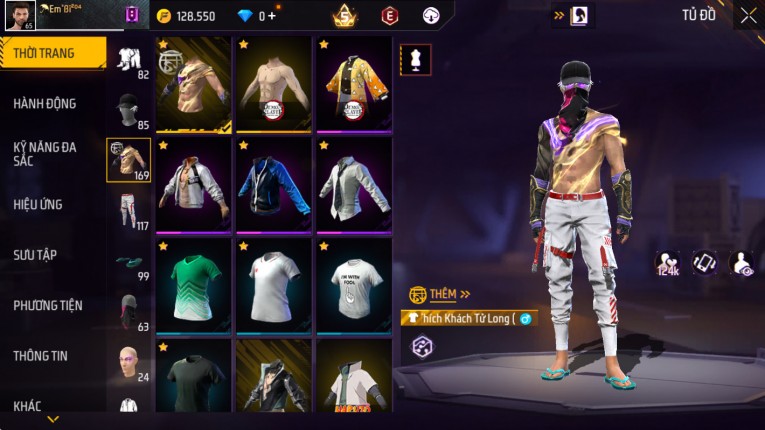Go to the SƯU TẬP category
The height and width of the screenshot is (430, 765).
[x=35, y=254]
